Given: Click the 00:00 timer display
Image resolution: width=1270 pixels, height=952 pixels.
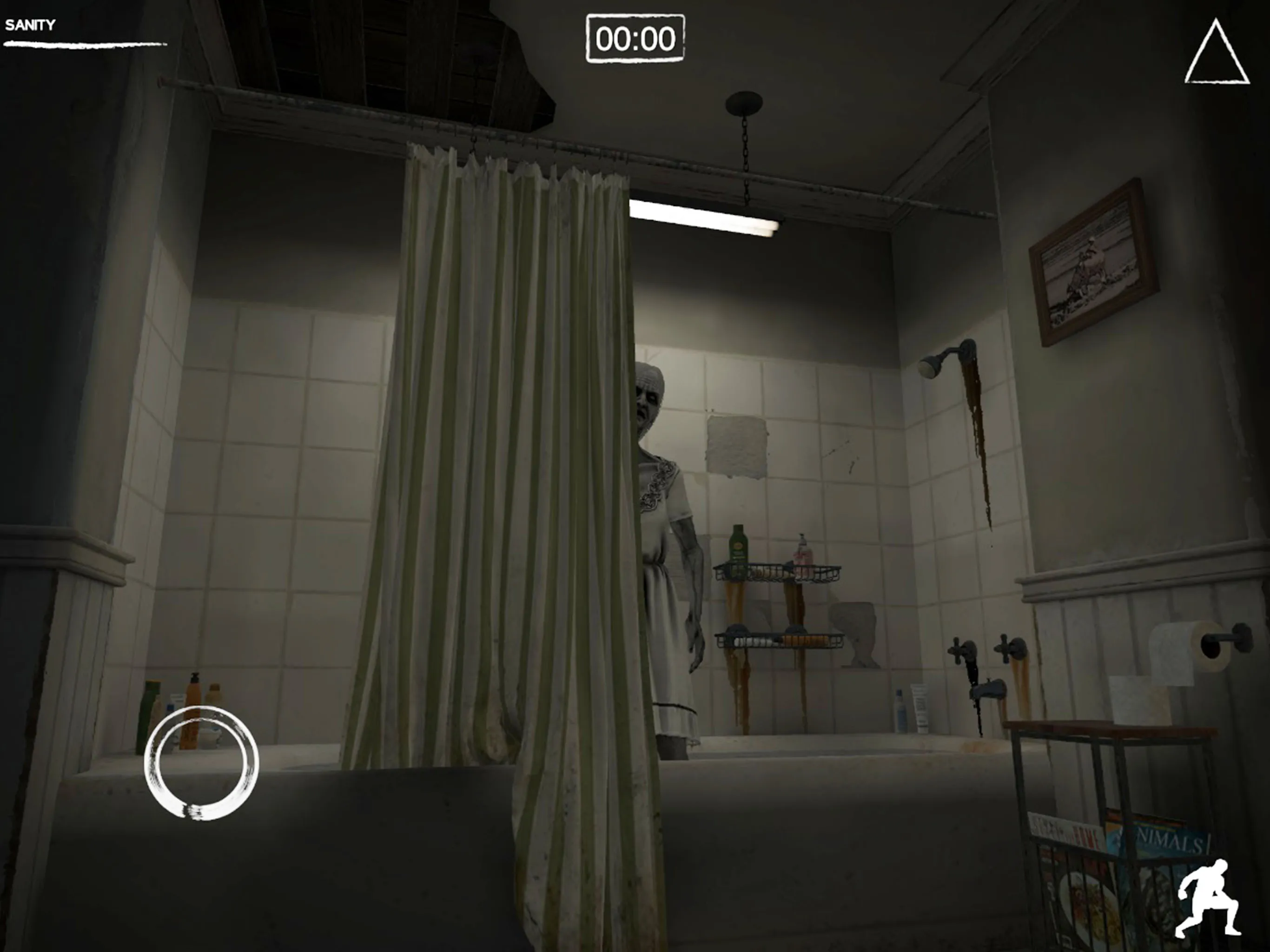Looking at the screenshot, I should (635, 39).
